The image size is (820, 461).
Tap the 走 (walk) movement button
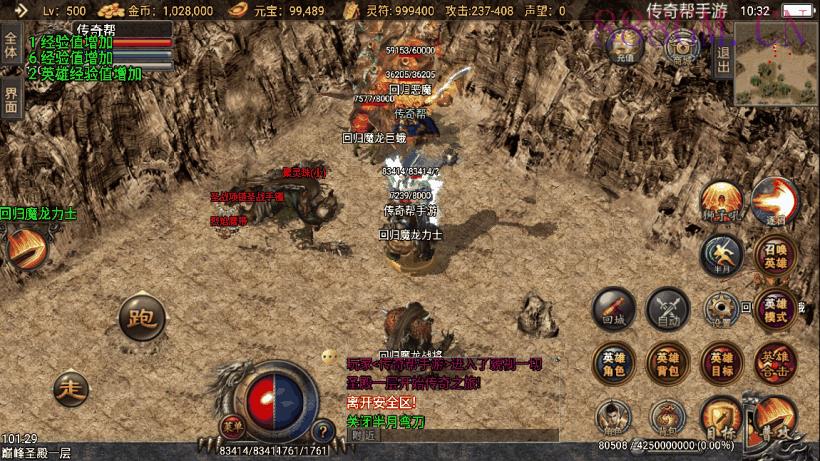[70, 385]
